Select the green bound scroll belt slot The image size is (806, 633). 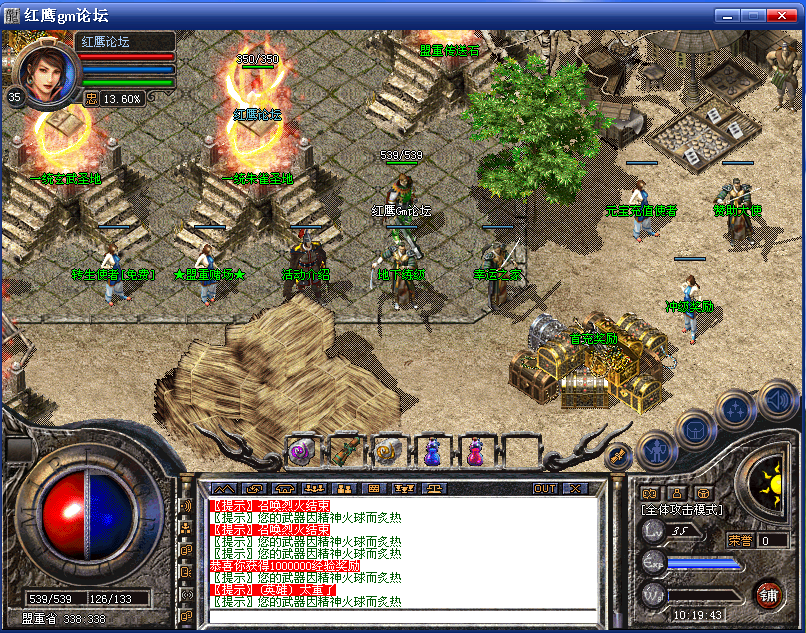pos(344,452)
